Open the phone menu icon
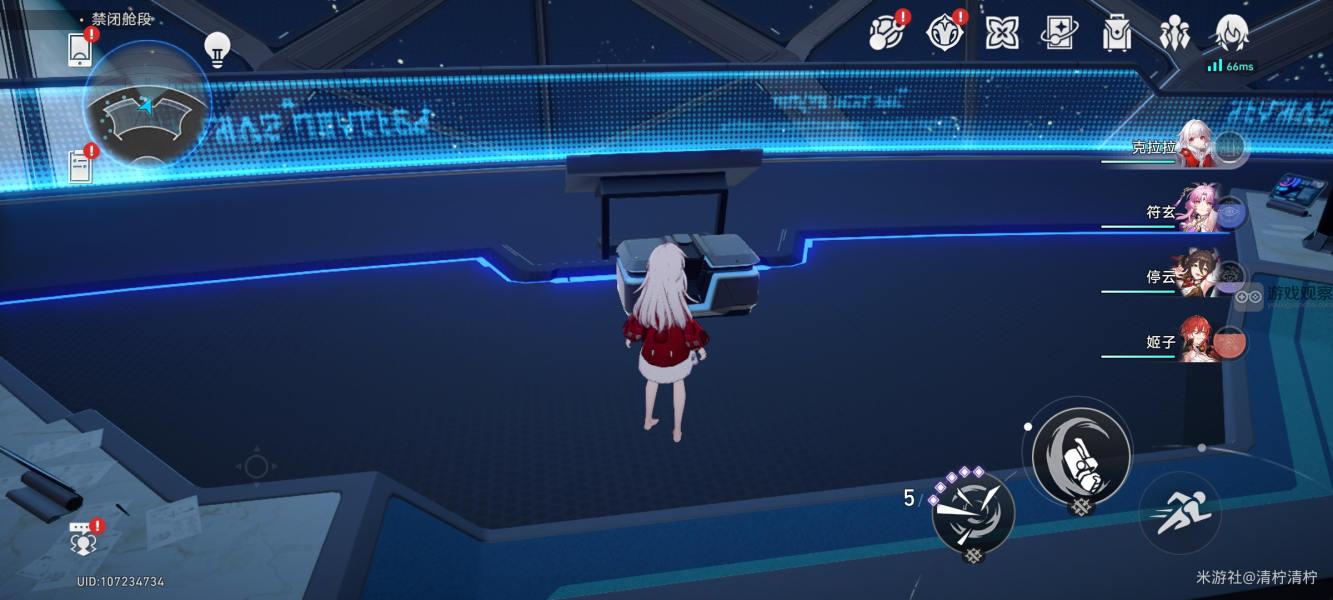The width and height of the screenshot is (1333, 600). pyautogui.click(x=80, y=49)
